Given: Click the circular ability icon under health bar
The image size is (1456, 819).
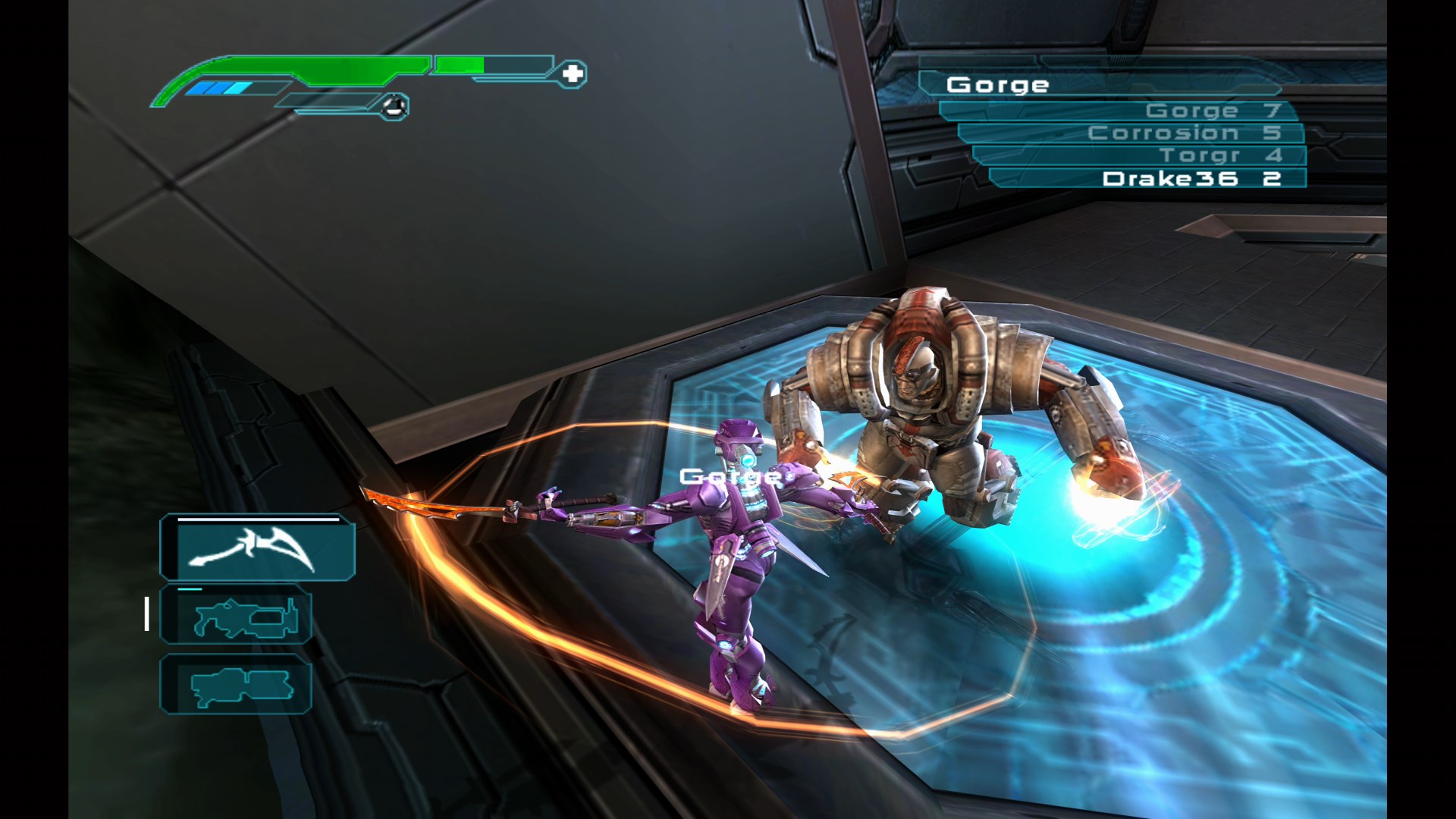Looking at the screenshot, I should pos(394,105).
